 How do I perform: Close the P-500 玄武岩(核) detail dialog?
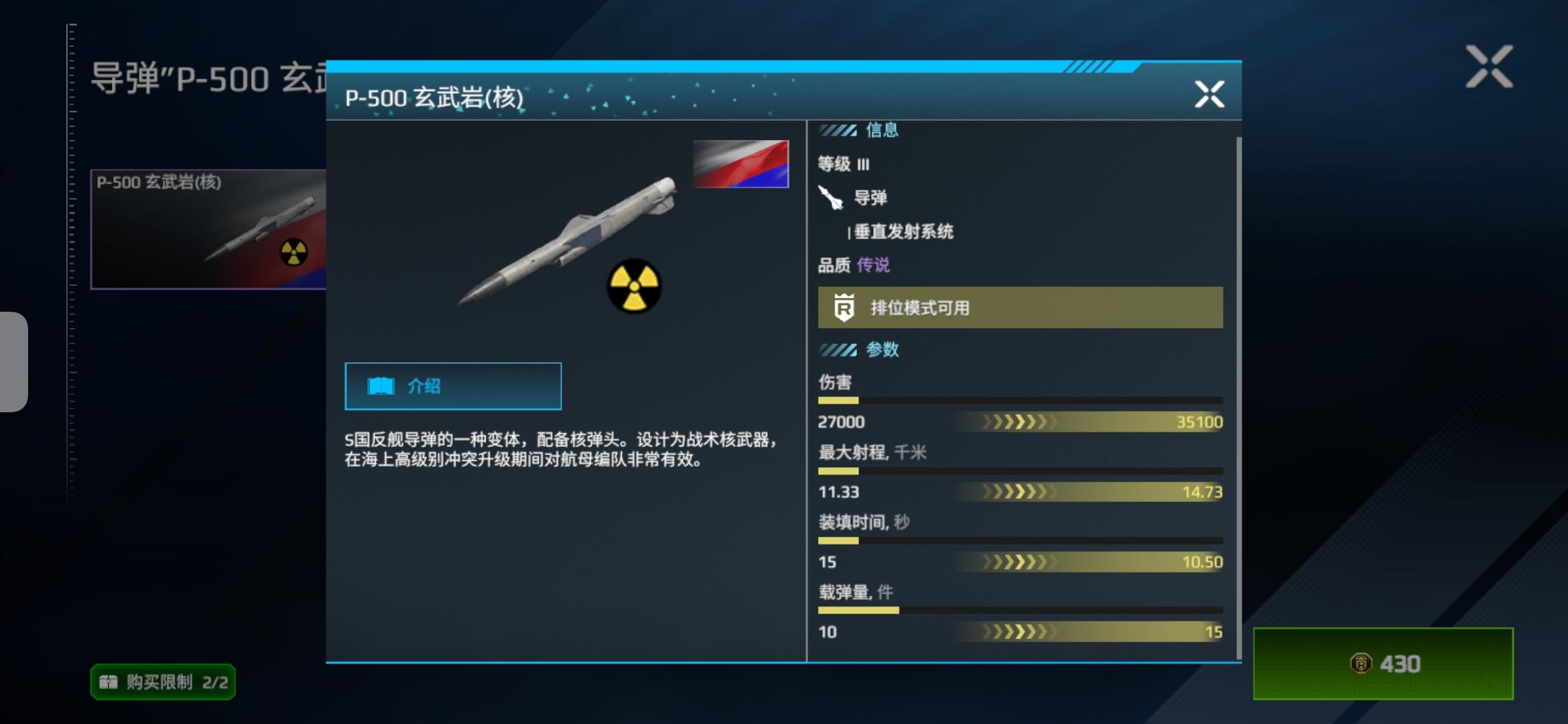[1210, 94]
